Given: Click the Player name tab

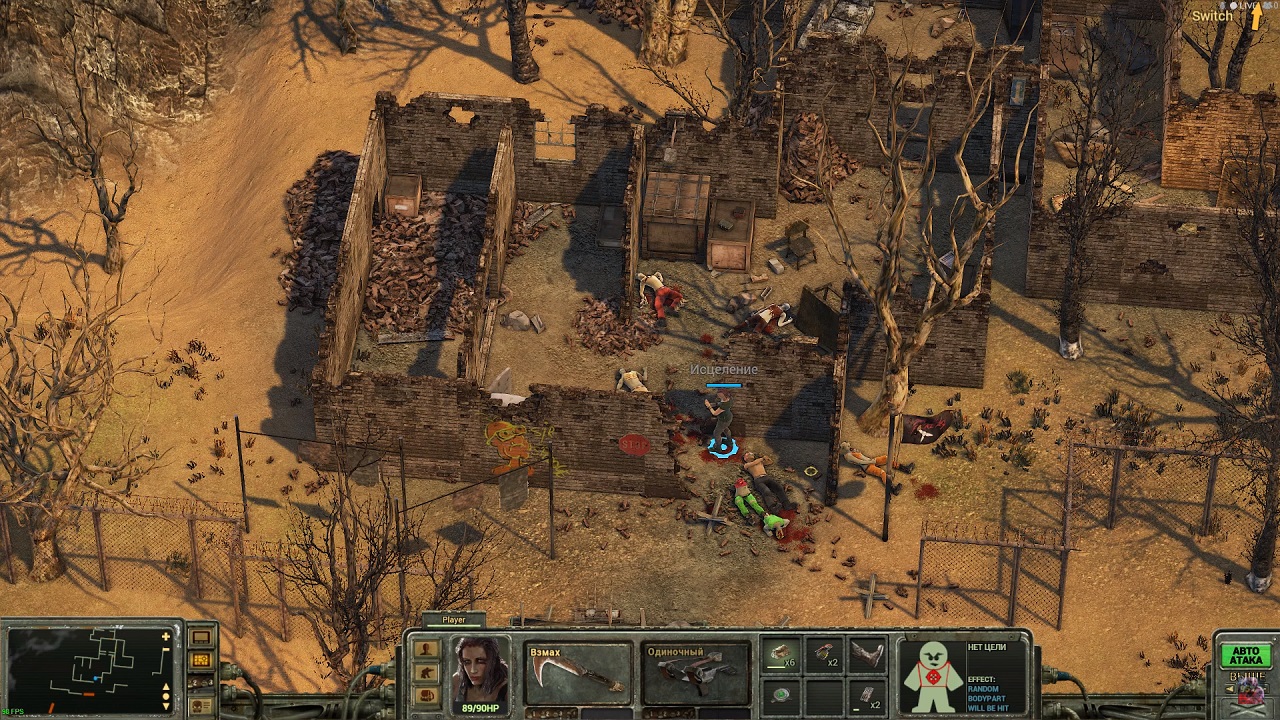Looking at the screenshot, I should click(454, 620).
